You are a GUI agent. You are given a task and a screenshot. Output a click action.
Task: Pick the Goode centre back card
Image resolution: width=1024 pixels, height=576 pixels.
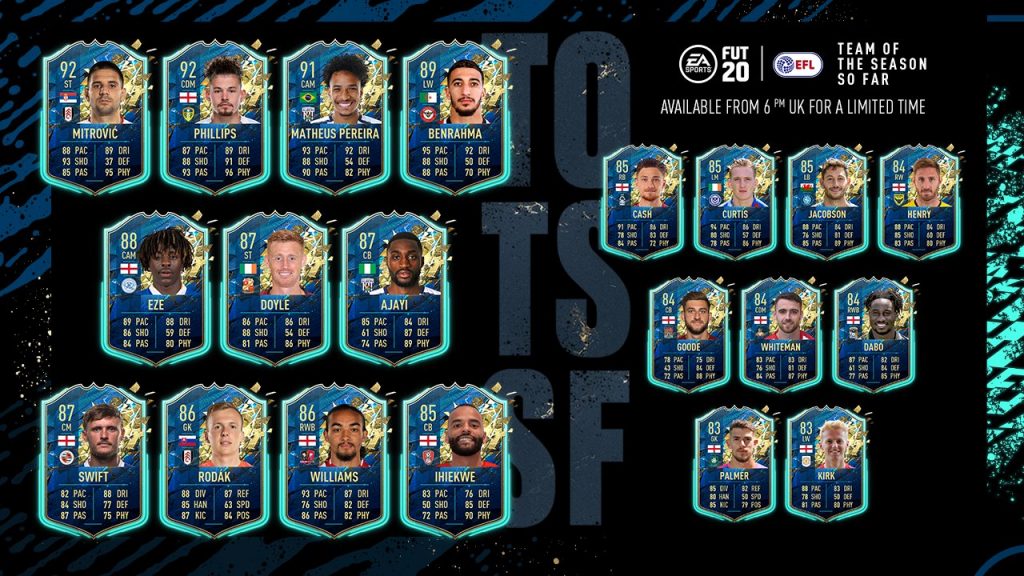coord(689,334)
